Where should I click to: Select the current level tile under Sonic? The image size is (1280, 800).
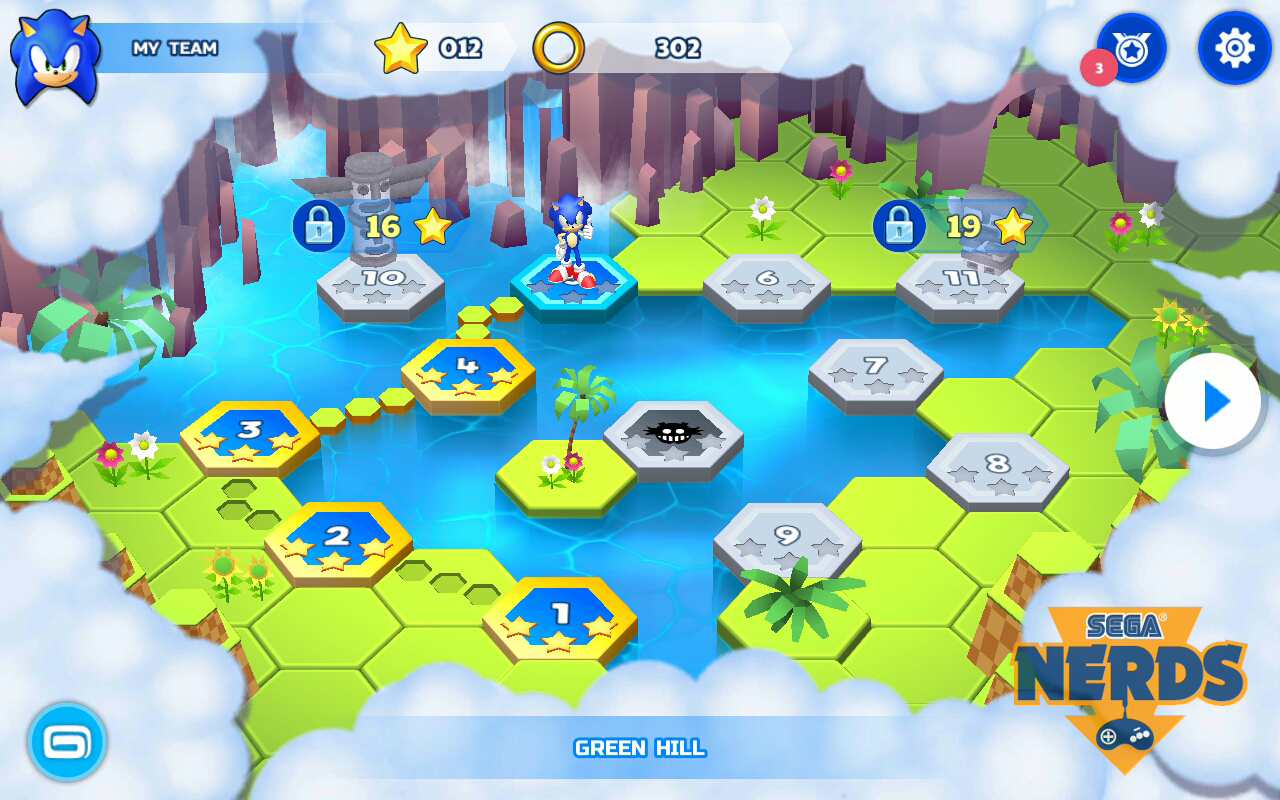[573, 287]
